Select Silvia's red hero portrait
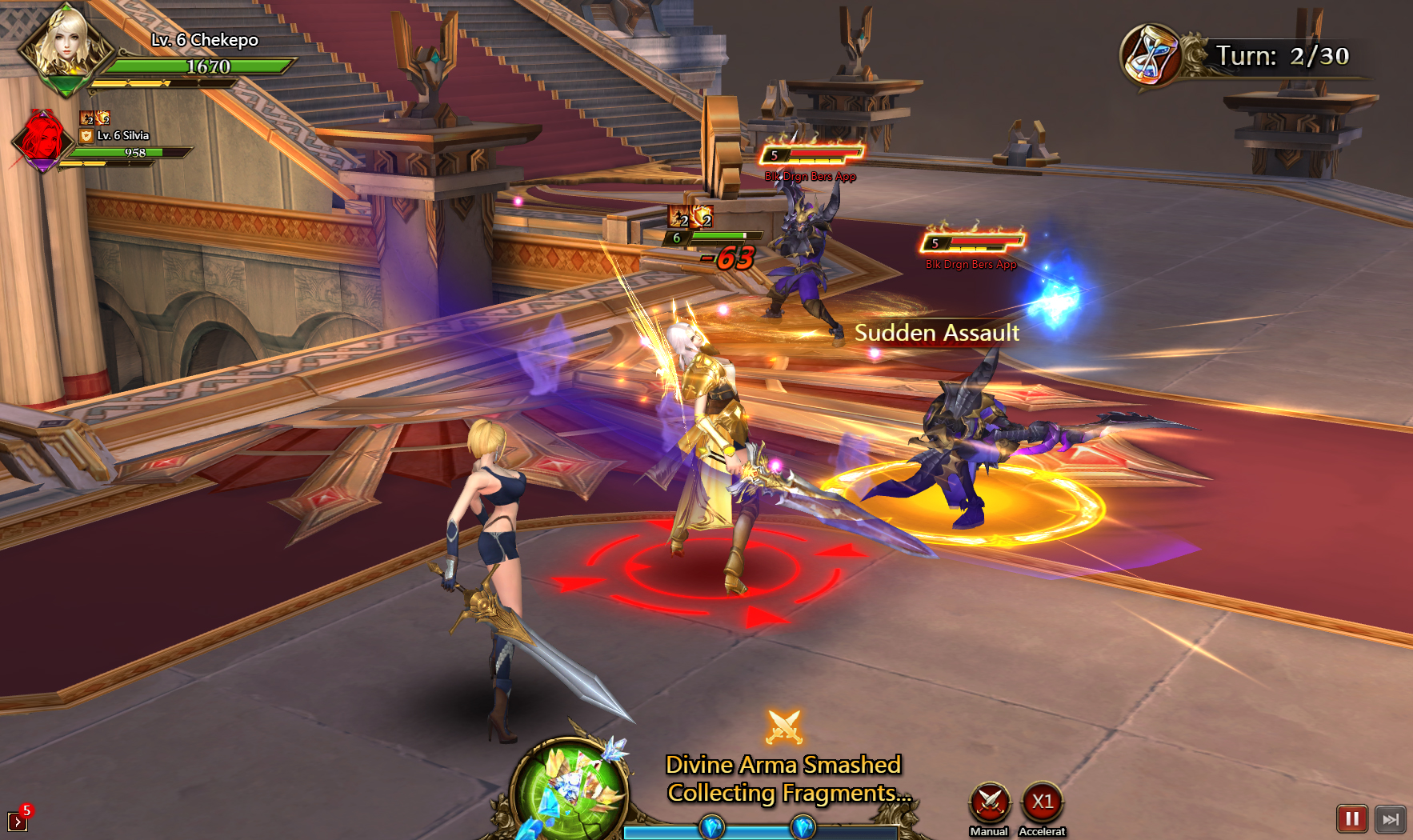 42,139
